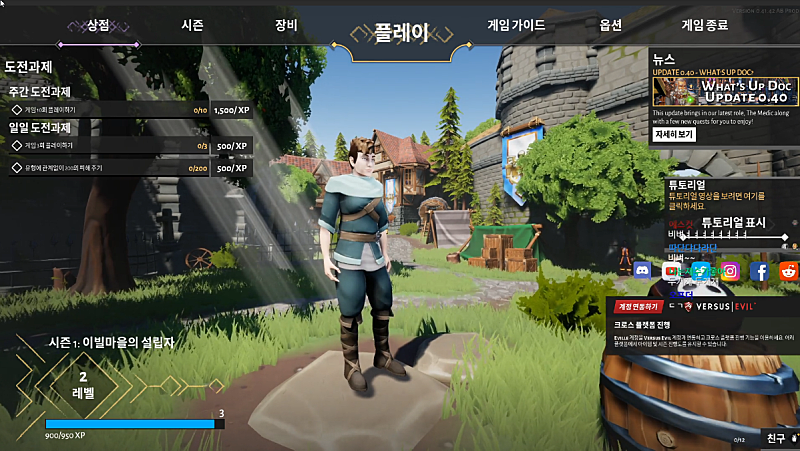Click the What's Up Doc news banner

[x=724, y=91]
